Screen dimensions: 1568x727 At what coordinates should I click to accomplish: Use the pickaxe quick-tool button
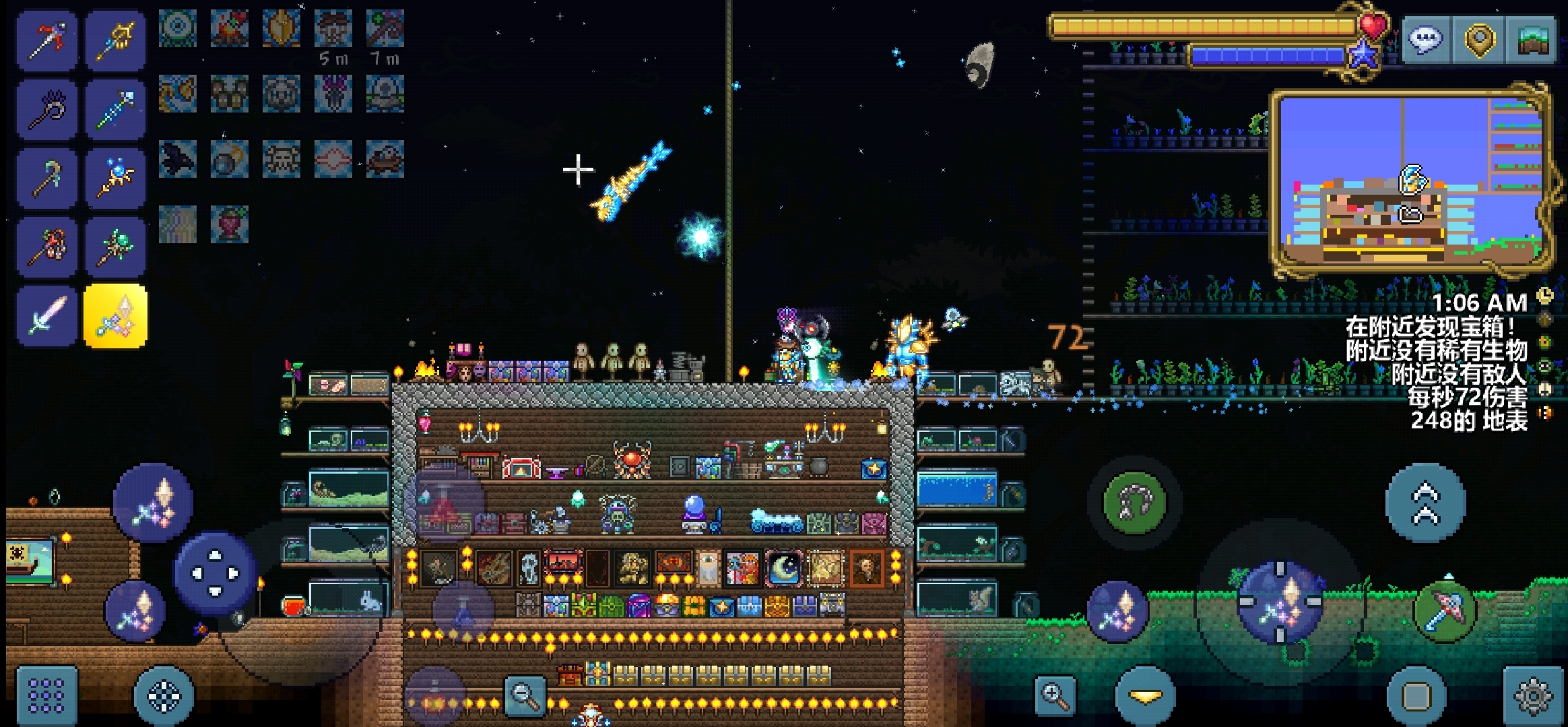tap(1445, 610)
